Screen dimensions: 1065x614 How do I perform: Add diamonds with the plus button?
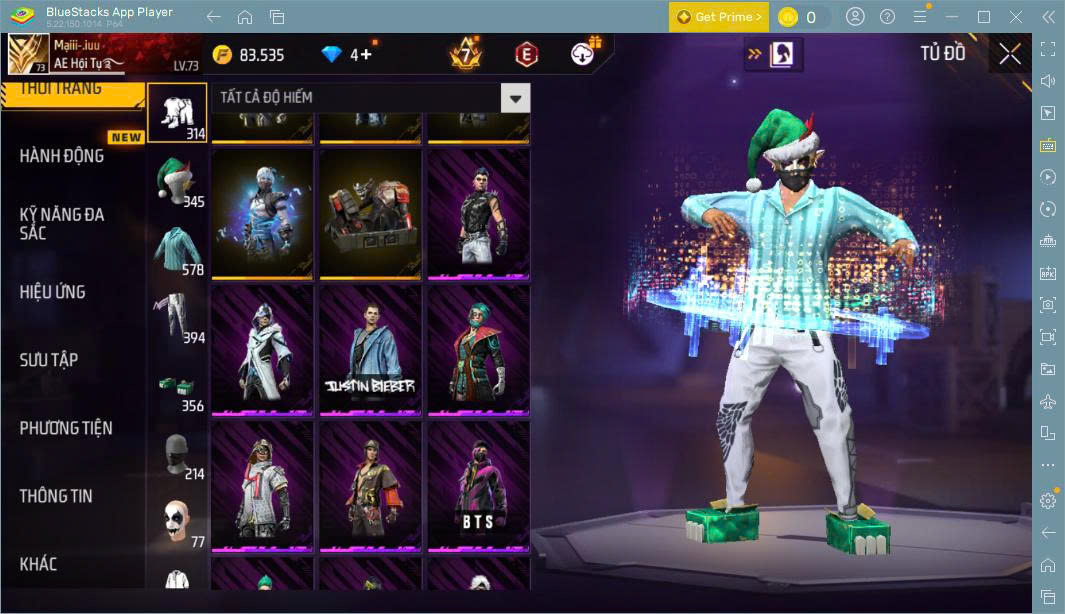point(366,54)
